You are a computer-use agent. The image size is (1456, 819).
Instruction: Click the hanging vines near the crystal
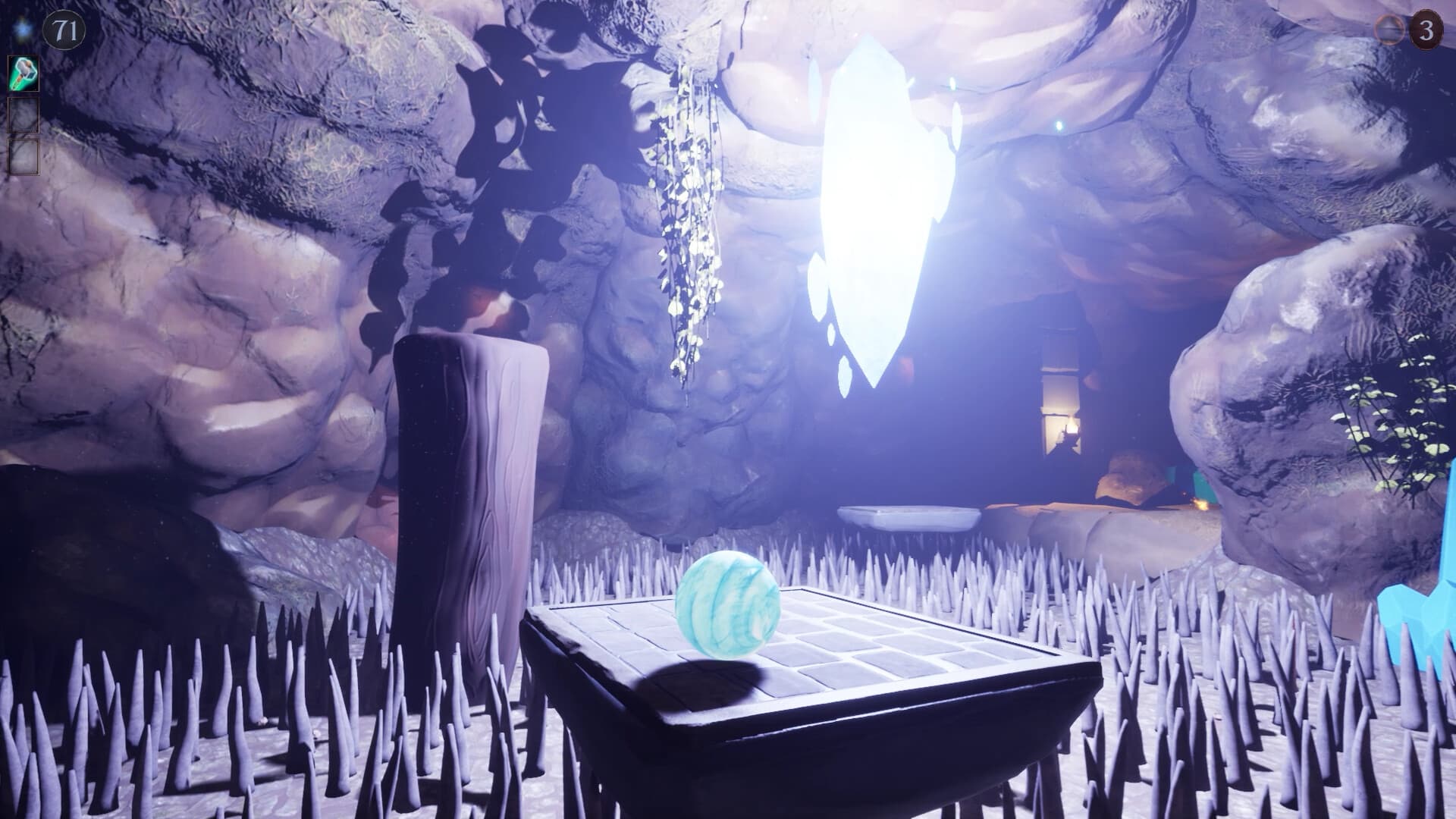[x=686, y=220]
